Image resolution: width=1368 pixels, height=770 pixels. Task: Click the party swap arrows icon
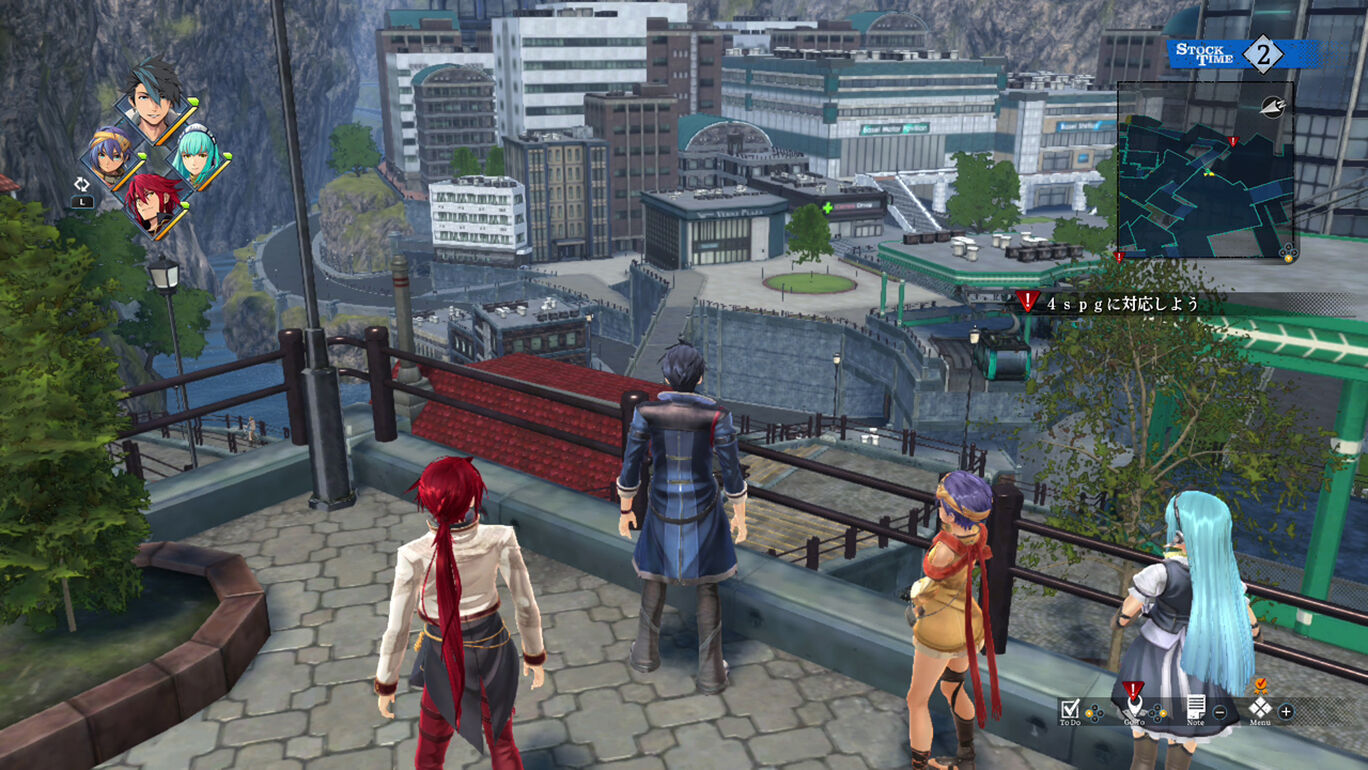click(82, 184)
